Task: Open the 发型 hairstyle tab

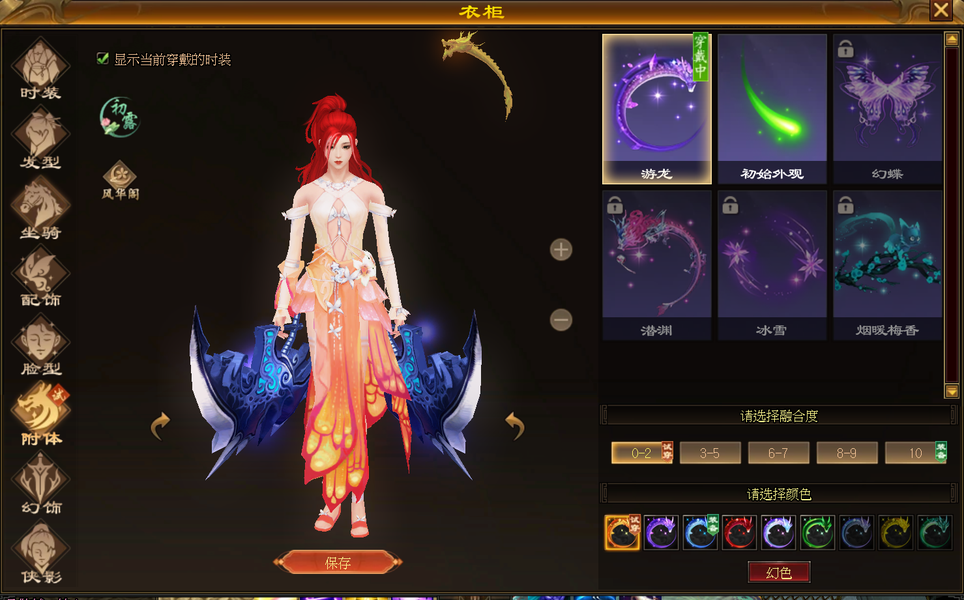Action: [40, 137]
